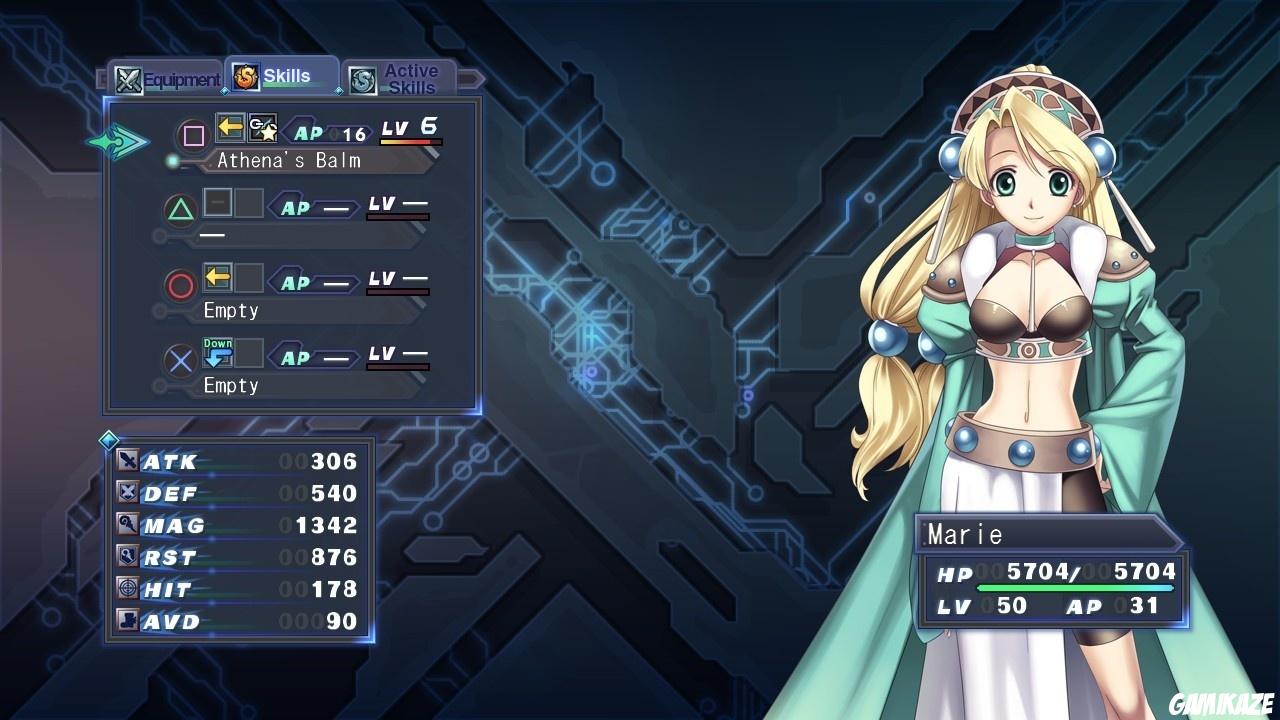Click the starred G-rank badge on Athena's Balm
1280x720 pixels.
pyautogui.click(x=263, y=125)
